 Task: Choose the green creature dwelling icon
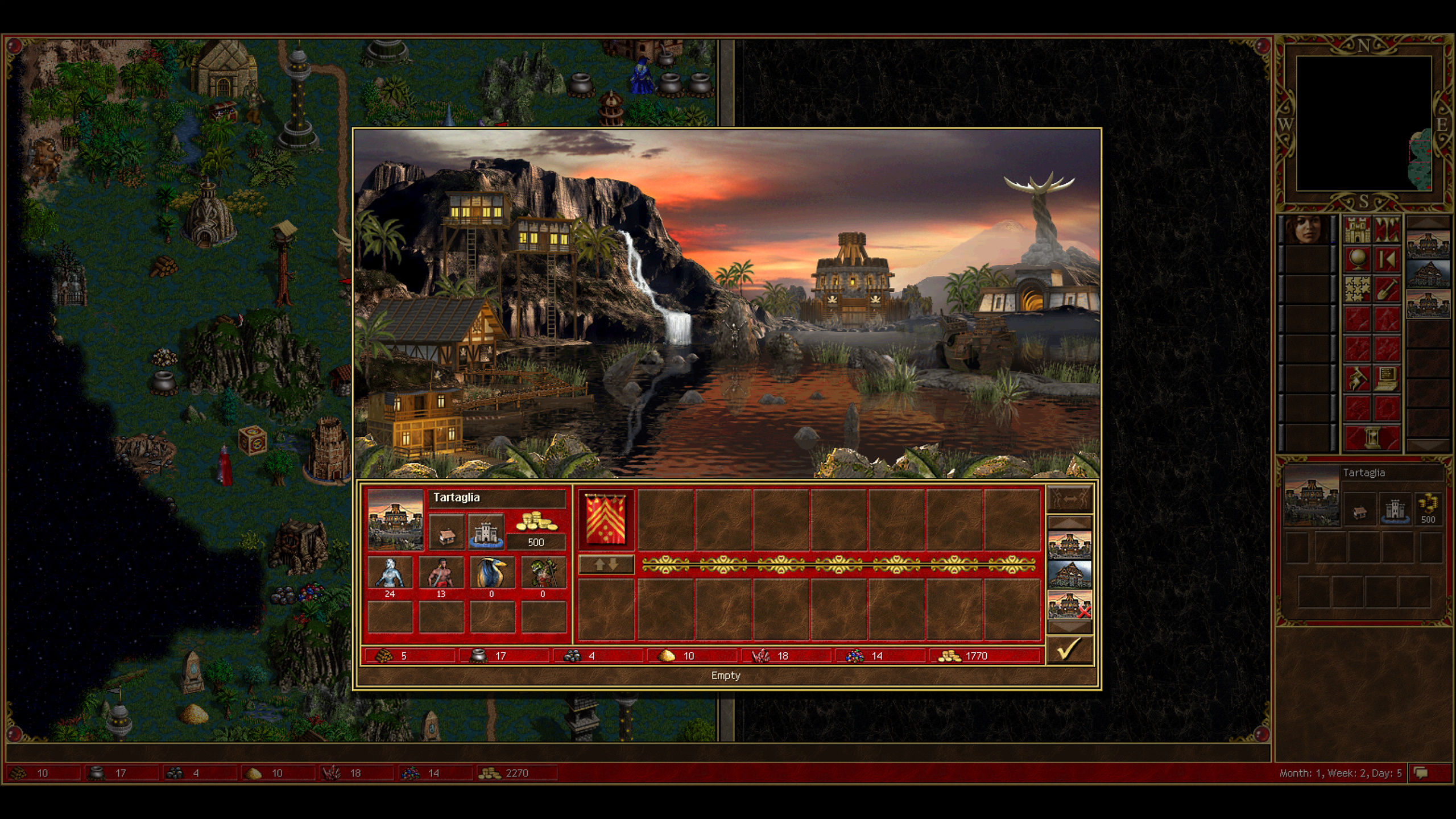[543, 572]
